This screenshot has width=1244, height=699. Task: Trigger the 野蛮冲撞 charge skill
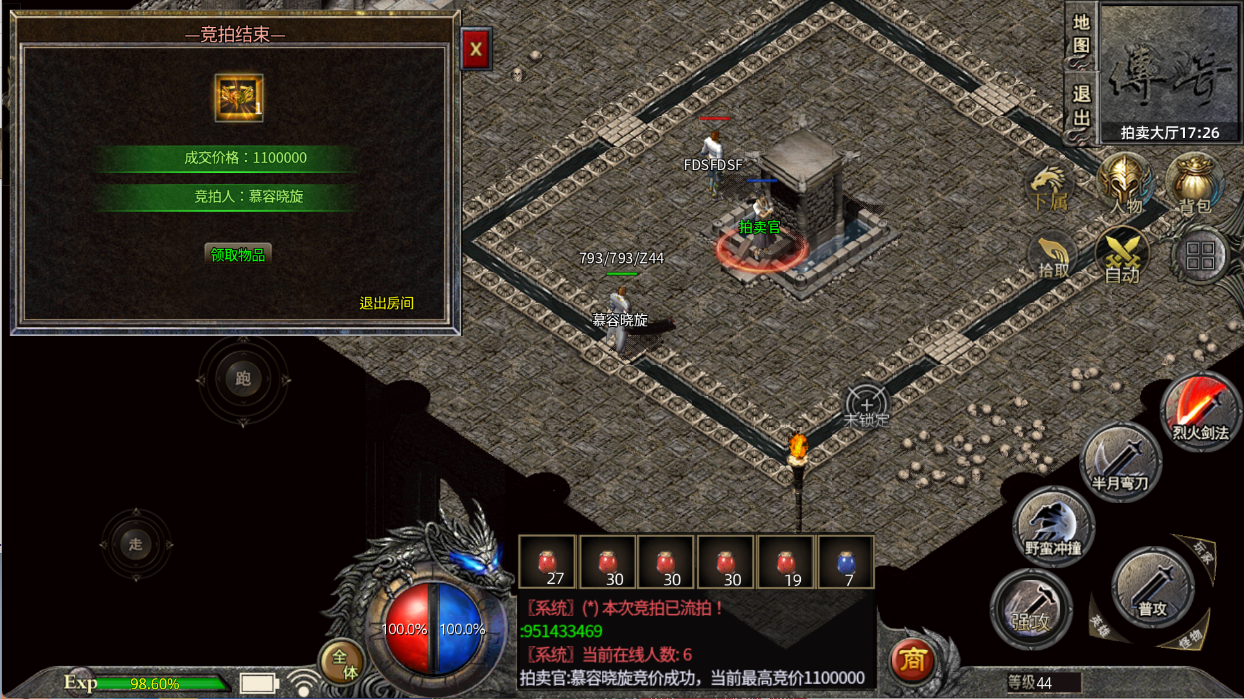(1053, 526)
